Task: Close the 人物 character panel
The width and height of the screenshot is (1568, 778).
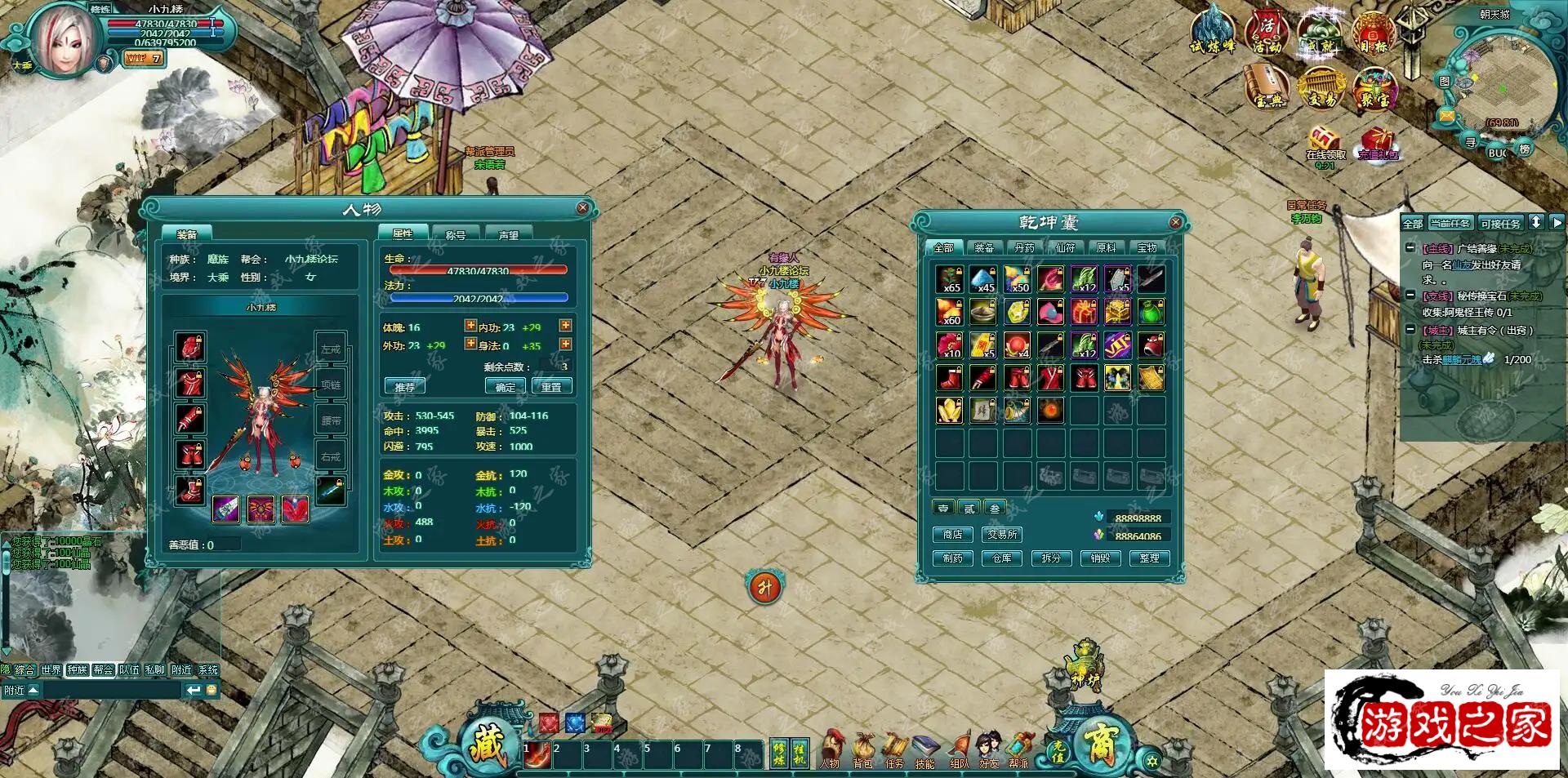Action: click(x=582, y=208)
